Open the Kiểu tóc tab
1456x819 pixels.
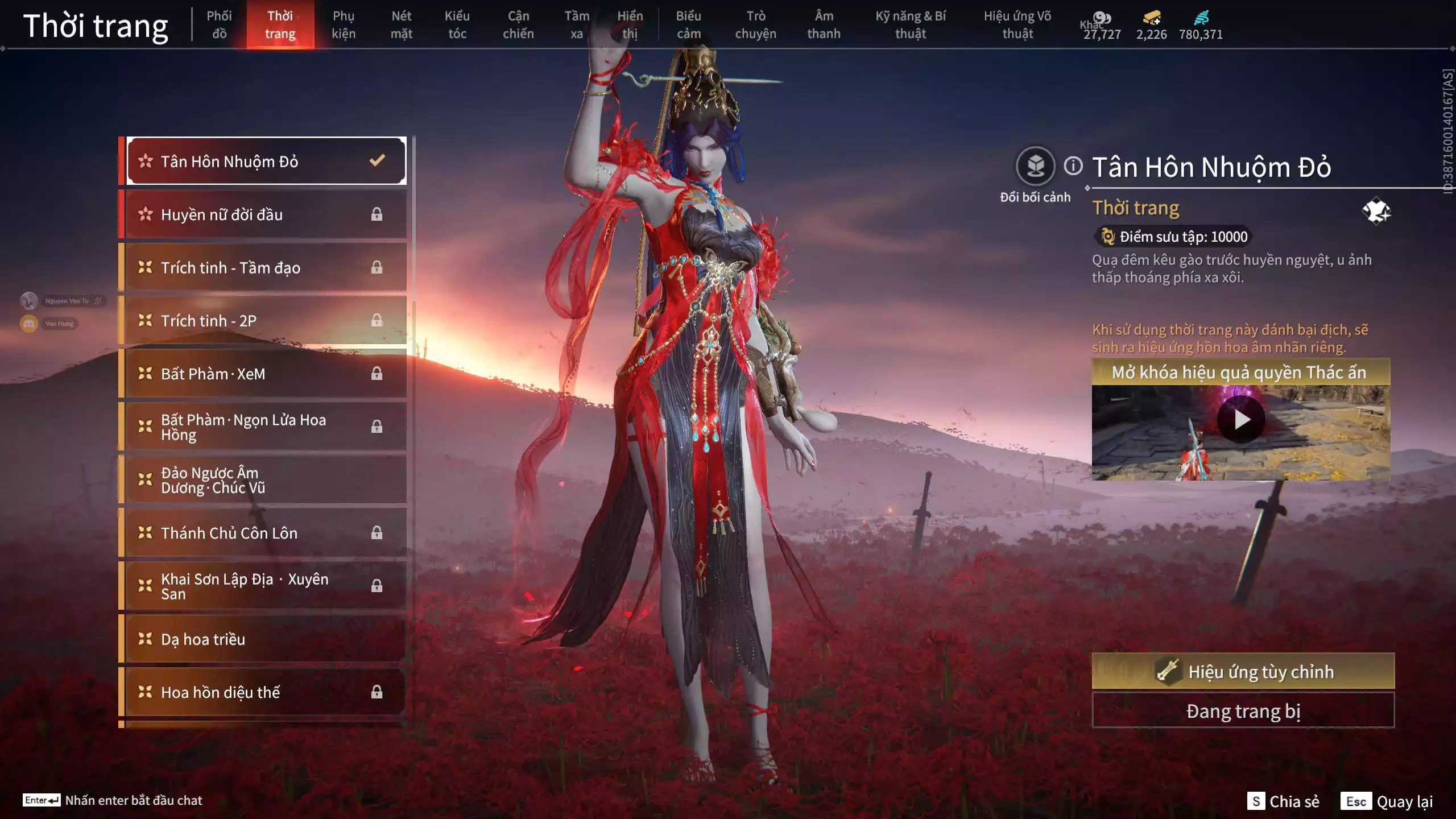coord(458,24)
